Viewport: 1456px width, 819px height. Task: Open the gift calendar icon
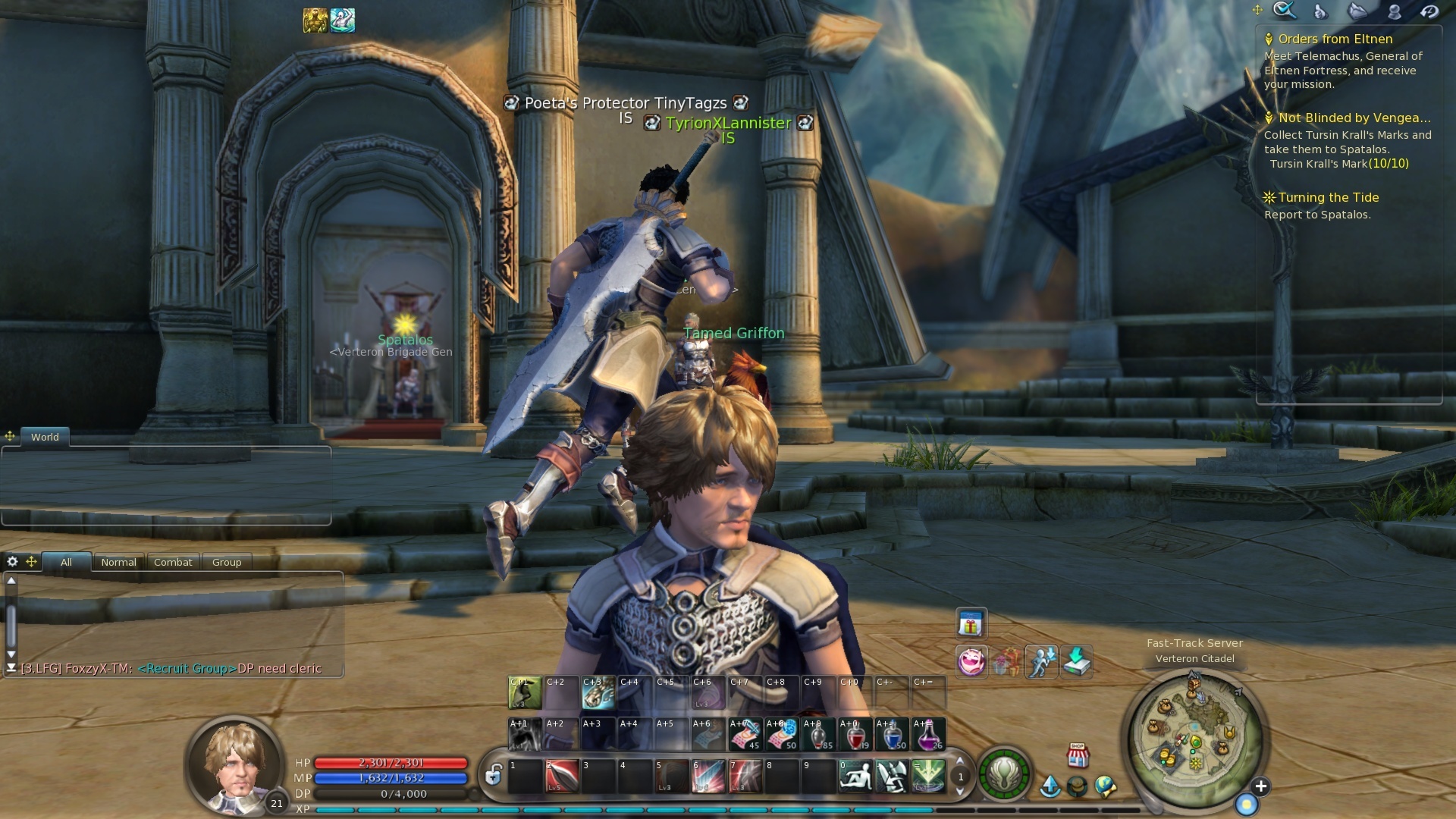(x=971, y=625)
